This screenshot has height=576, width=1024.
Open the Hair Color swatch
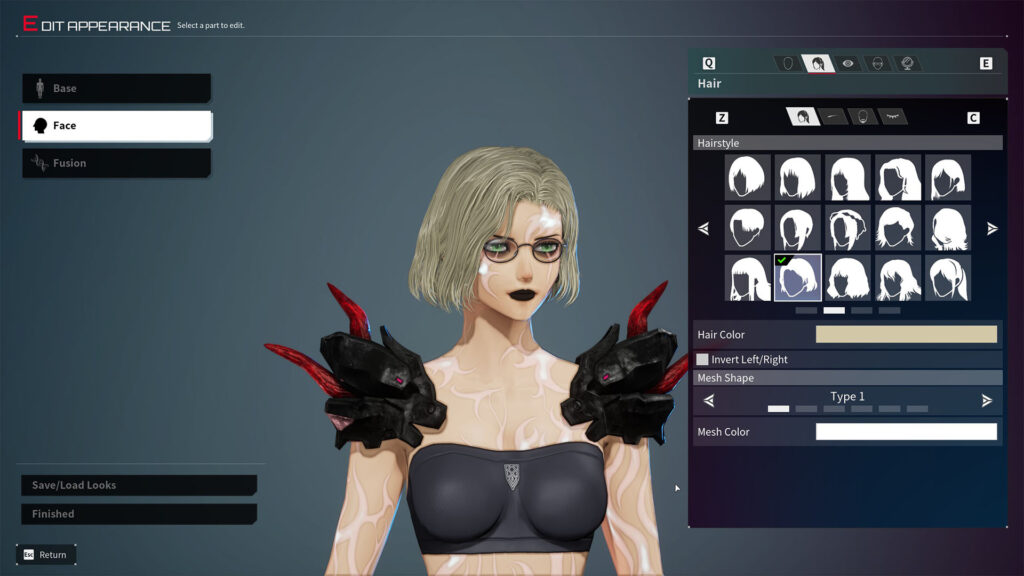coord(906,335)
